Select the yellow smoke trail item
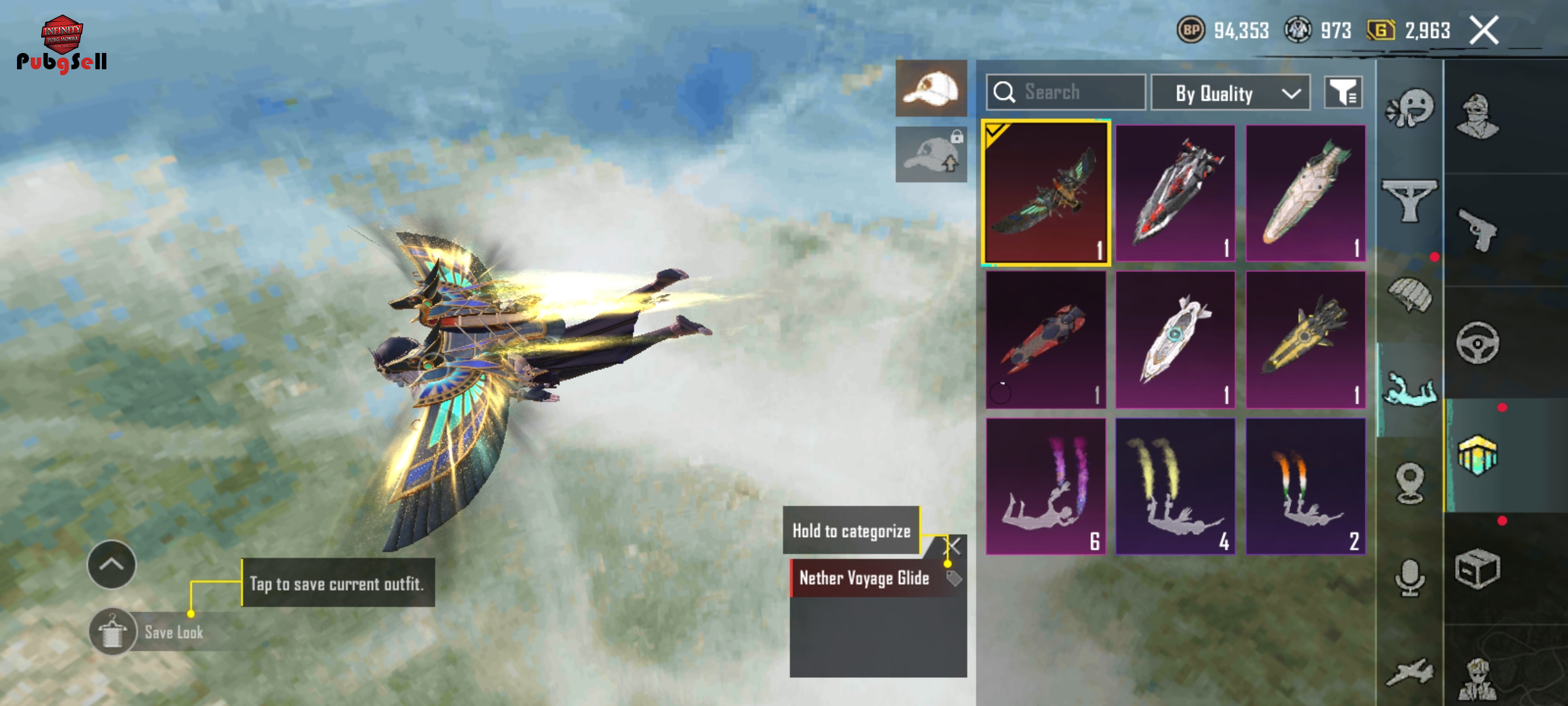This screenshot has width=1568, height=706. tap(1175, 486)
